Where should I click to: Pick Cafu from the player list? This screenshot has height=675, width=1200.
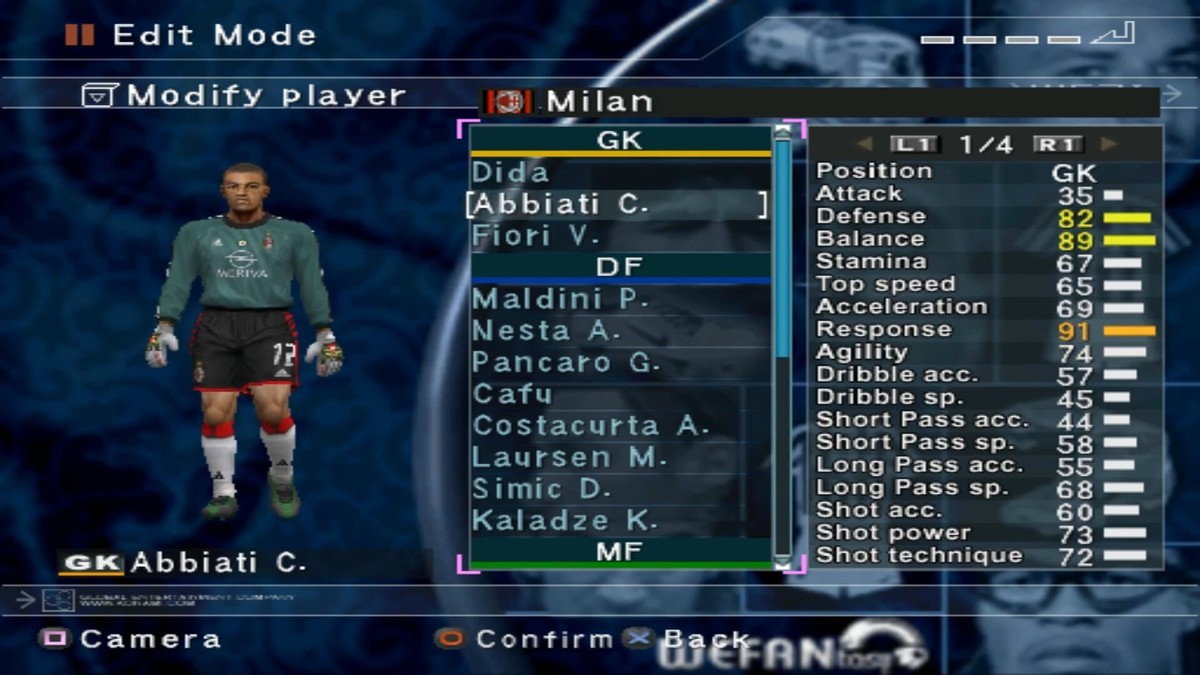pos(512,394)
